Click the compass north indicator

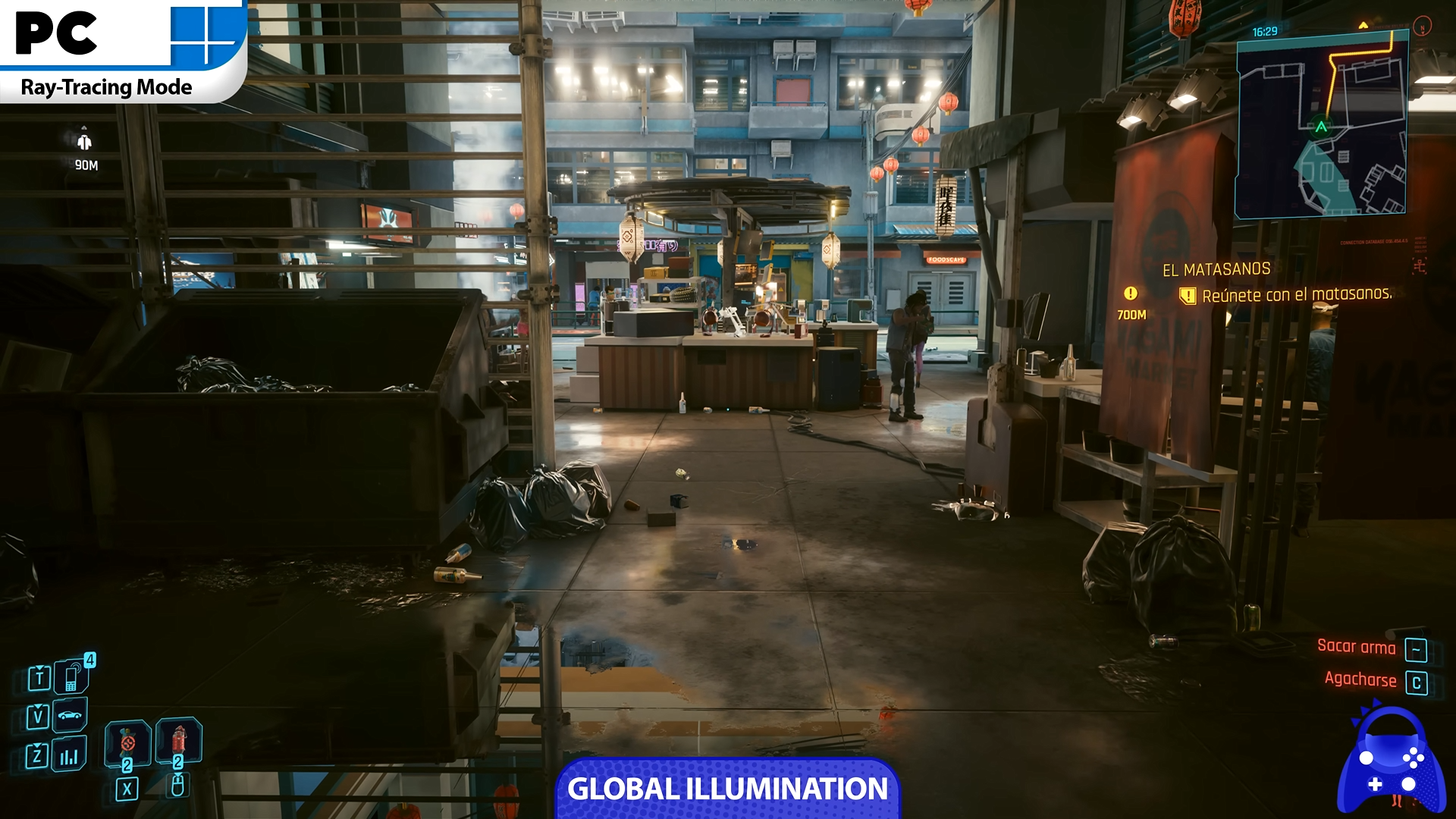(x=1423, y=27)
